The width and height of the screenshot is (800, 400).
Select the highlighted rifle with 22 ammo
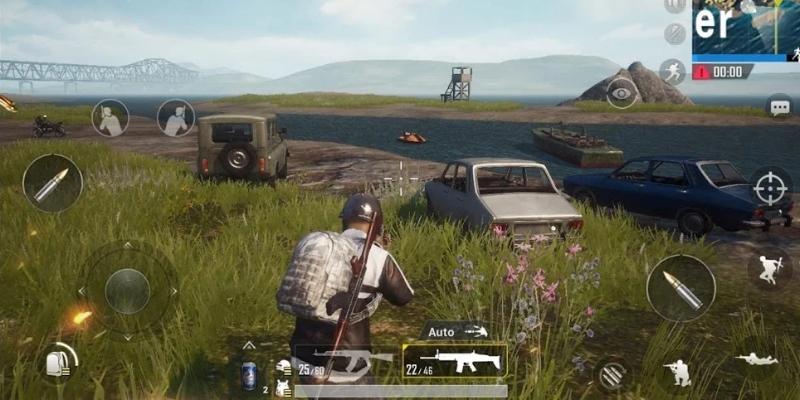(x=454, y=361)
